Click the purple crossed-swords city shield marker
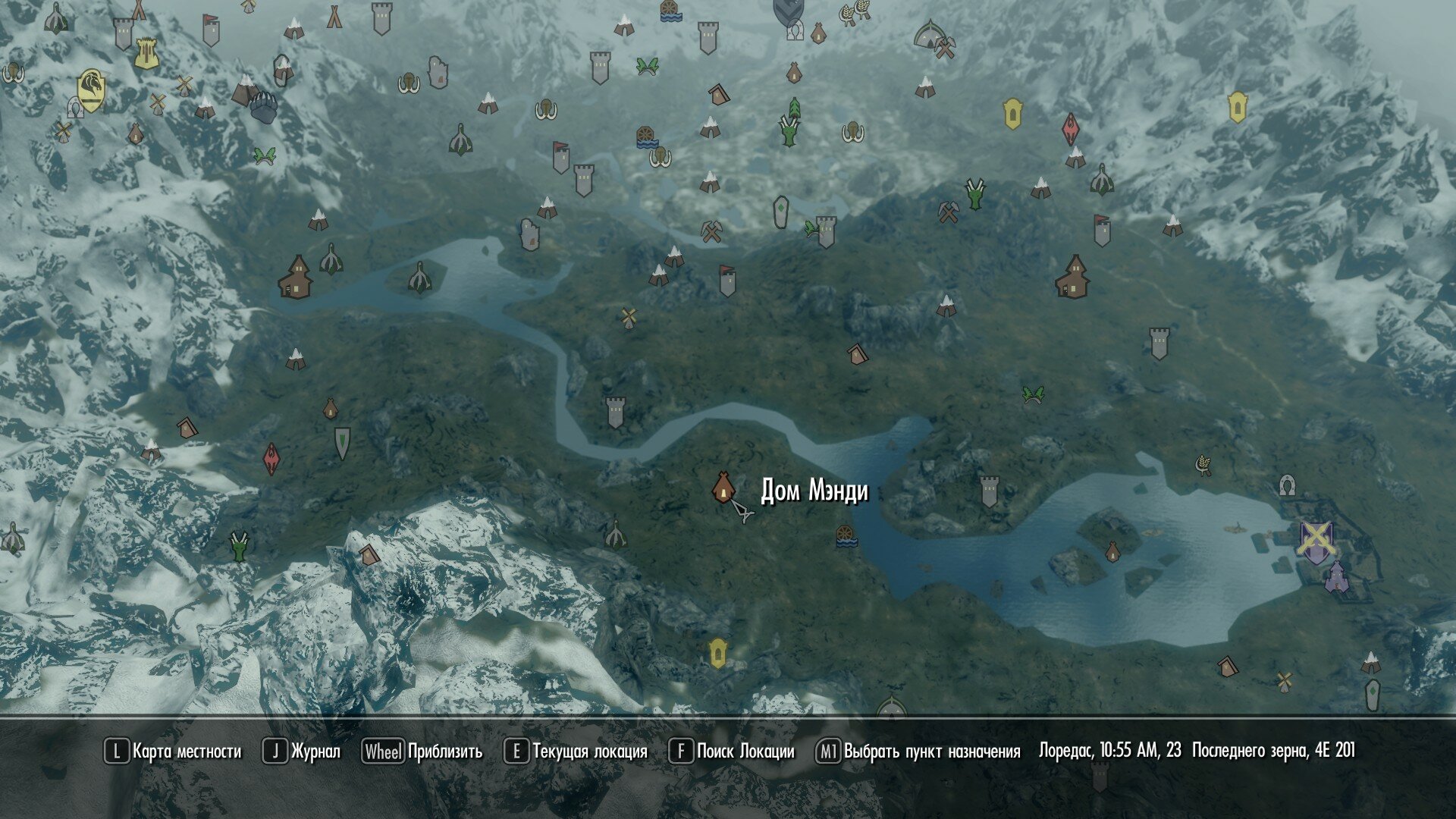This screenshot has width=1456, height=819. coord(1316,540)
